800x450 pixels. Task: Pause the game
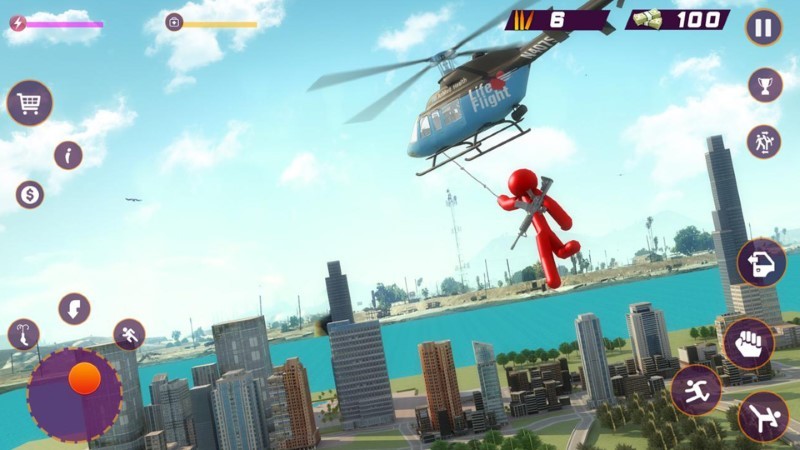click(x=763, y=27)
